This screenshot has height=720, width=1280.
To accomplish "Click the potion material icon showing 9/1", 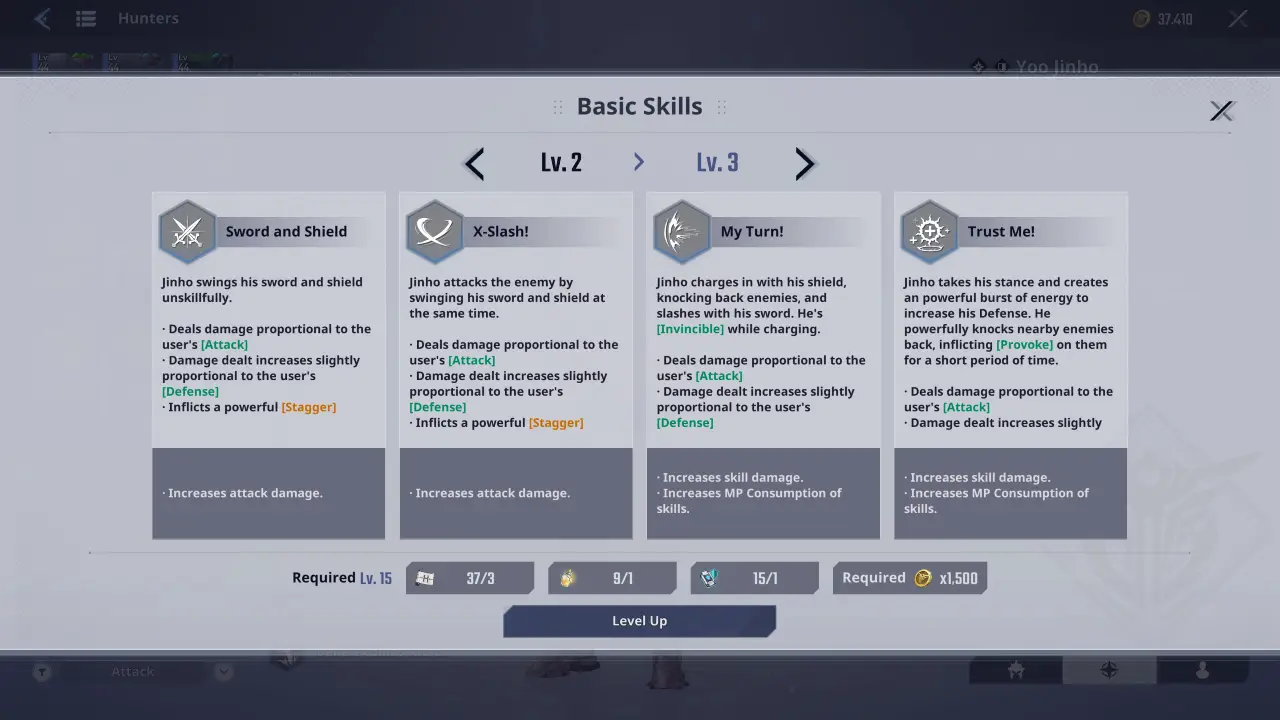I will point(566,578).
